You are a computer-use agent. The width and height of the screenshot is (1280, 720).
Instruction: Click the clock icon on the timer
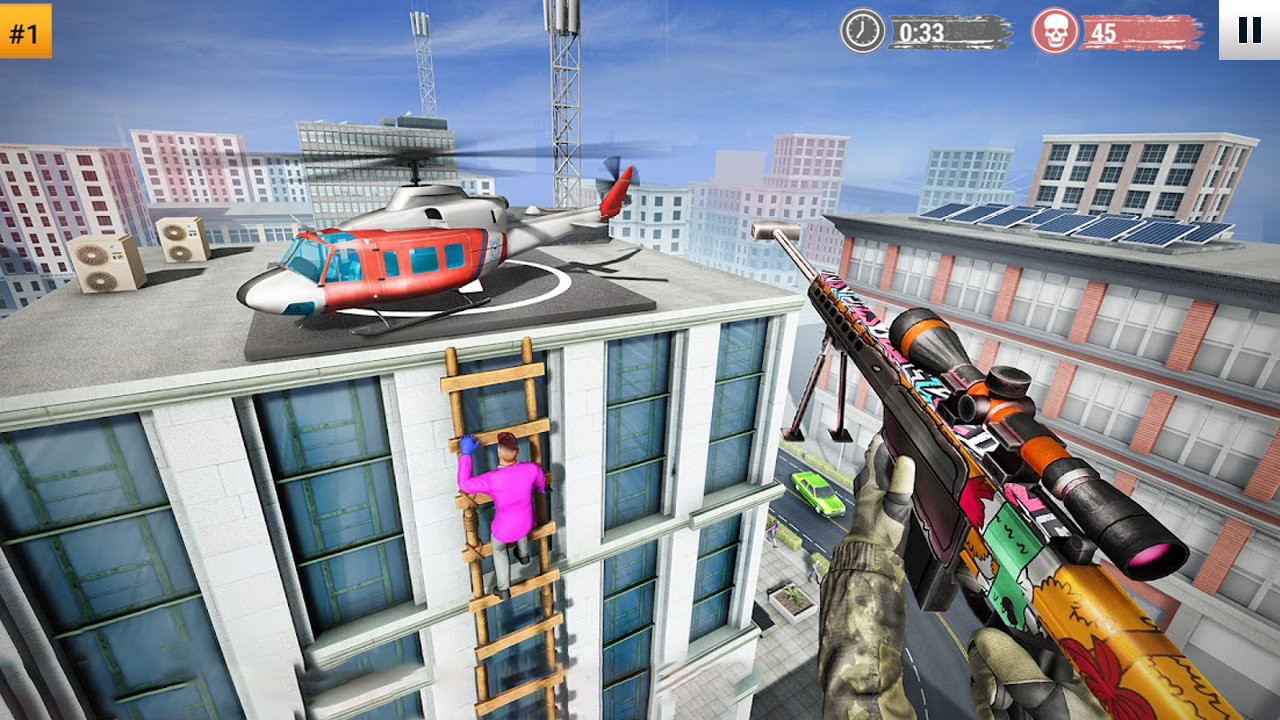coord(861,31)
